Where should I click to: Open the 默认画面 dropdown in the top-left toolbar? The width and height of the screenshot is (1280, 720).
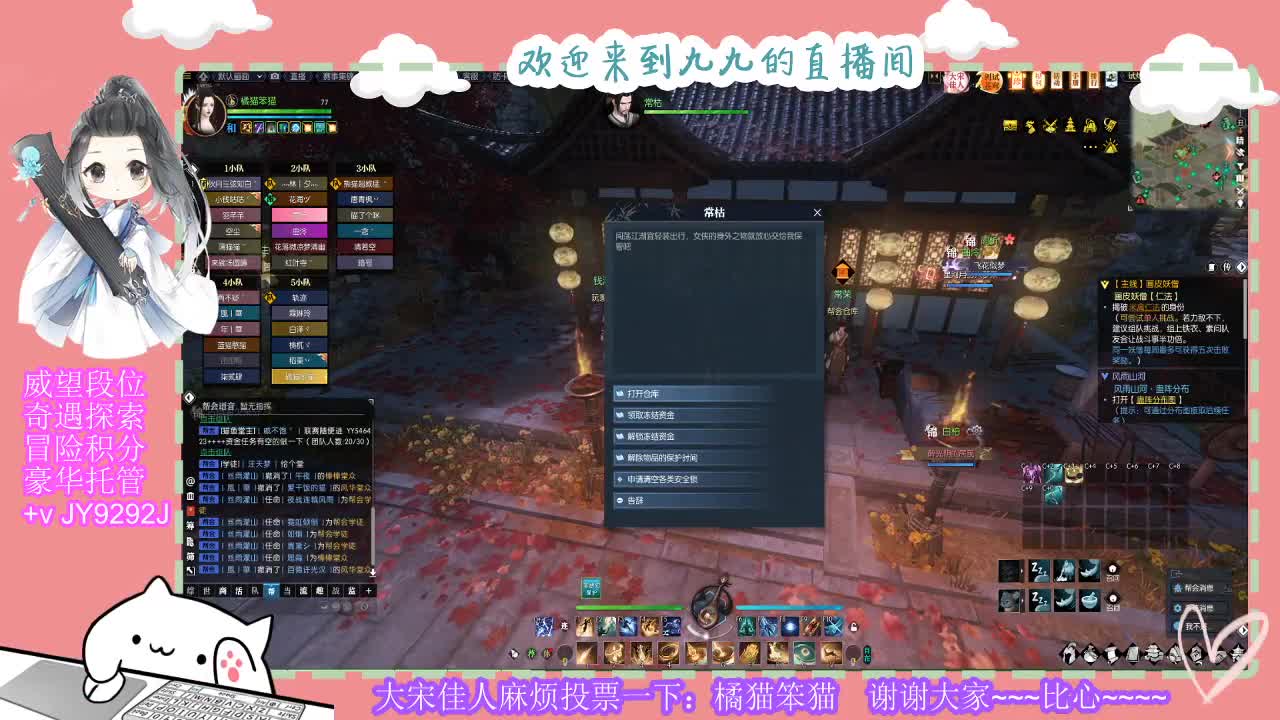(x=258, y=76)
